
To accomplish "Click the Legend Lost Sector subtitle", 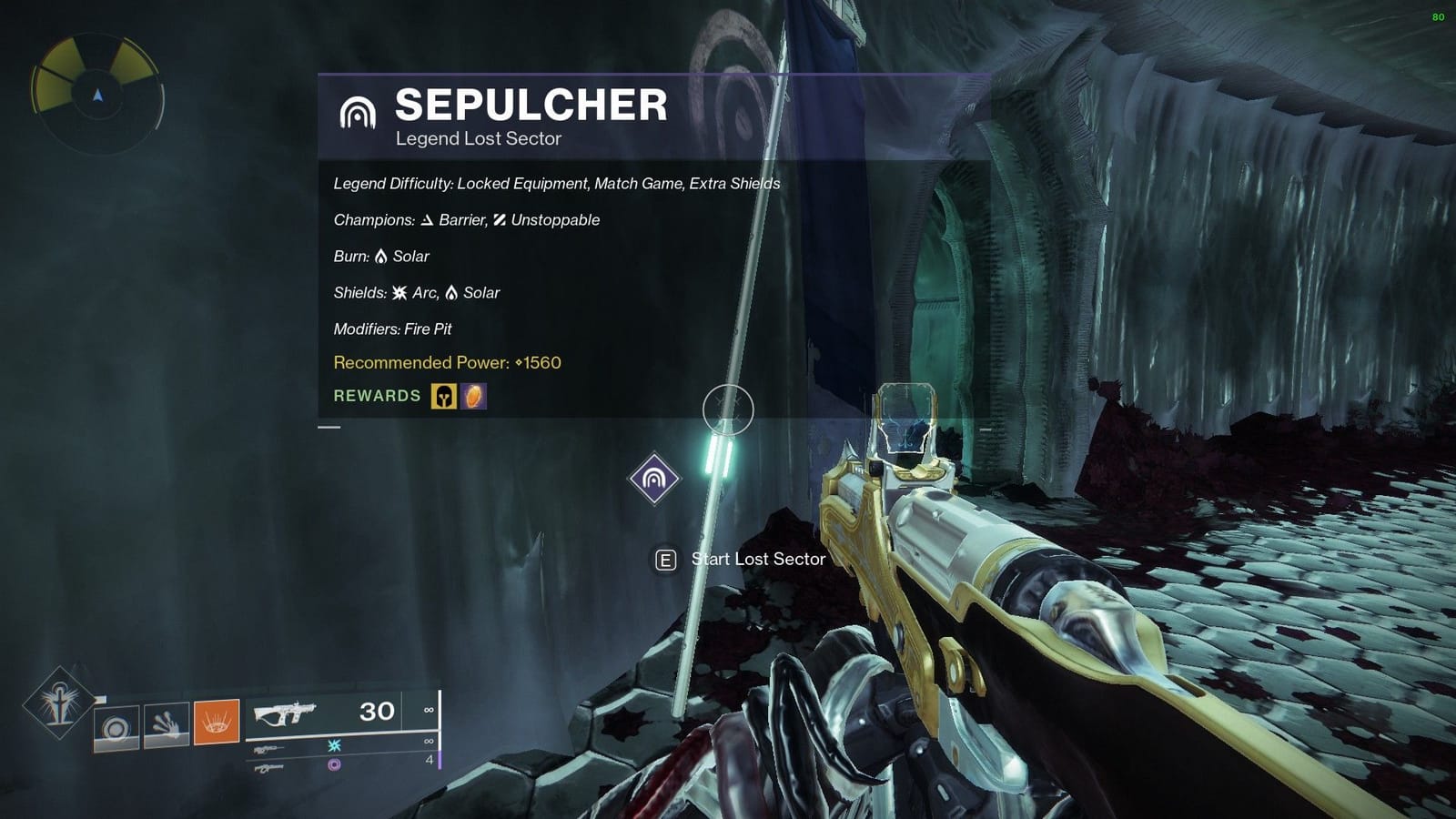I will [x=479, y=138].
